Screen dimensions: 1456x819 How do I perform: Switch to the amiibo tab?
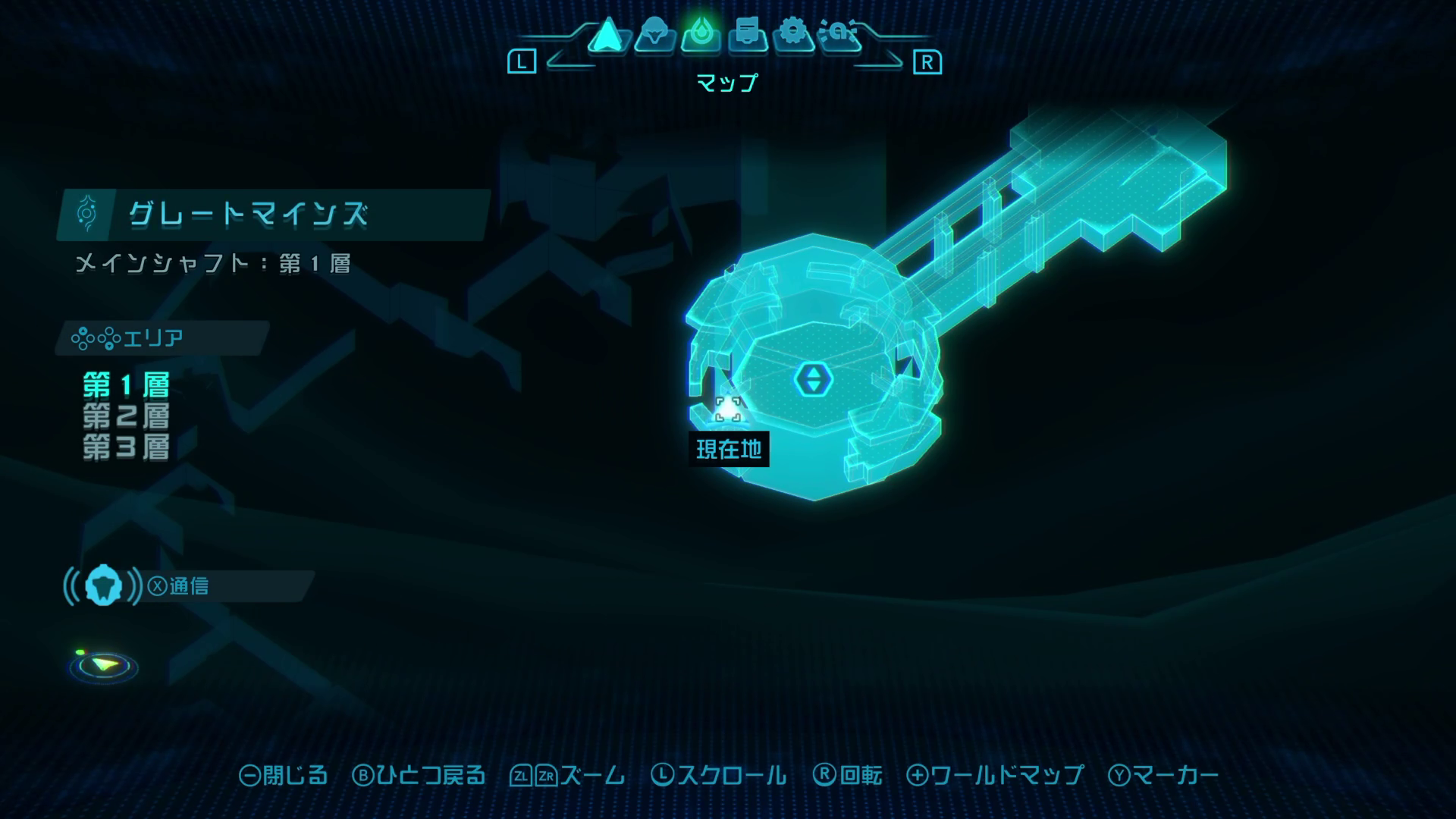[840, 35]
